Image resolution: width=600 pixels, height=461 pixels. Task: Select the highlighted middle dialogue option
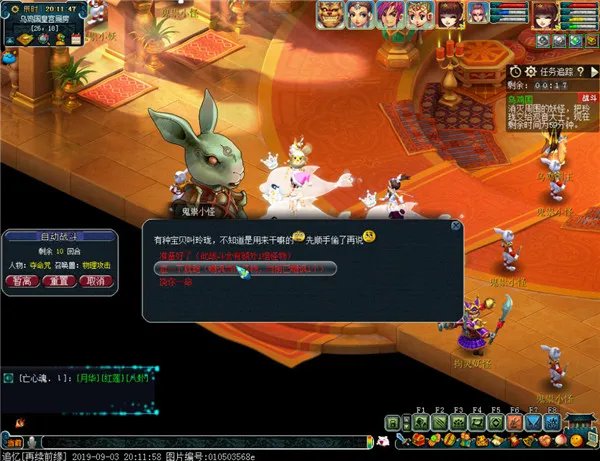coord(244,270)
